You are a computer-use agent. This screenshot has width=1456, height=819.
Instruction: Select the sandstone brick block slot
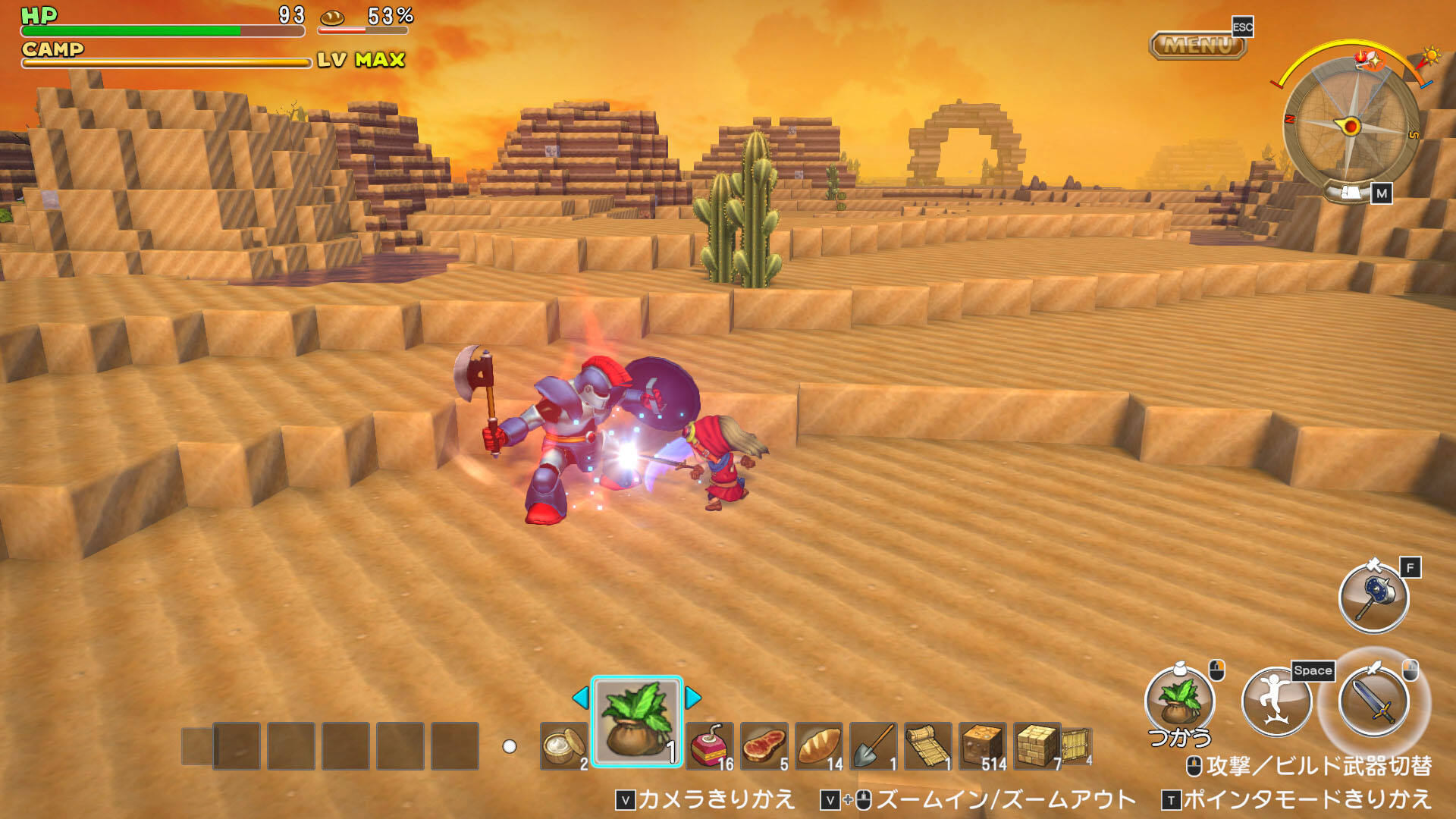1037,746
